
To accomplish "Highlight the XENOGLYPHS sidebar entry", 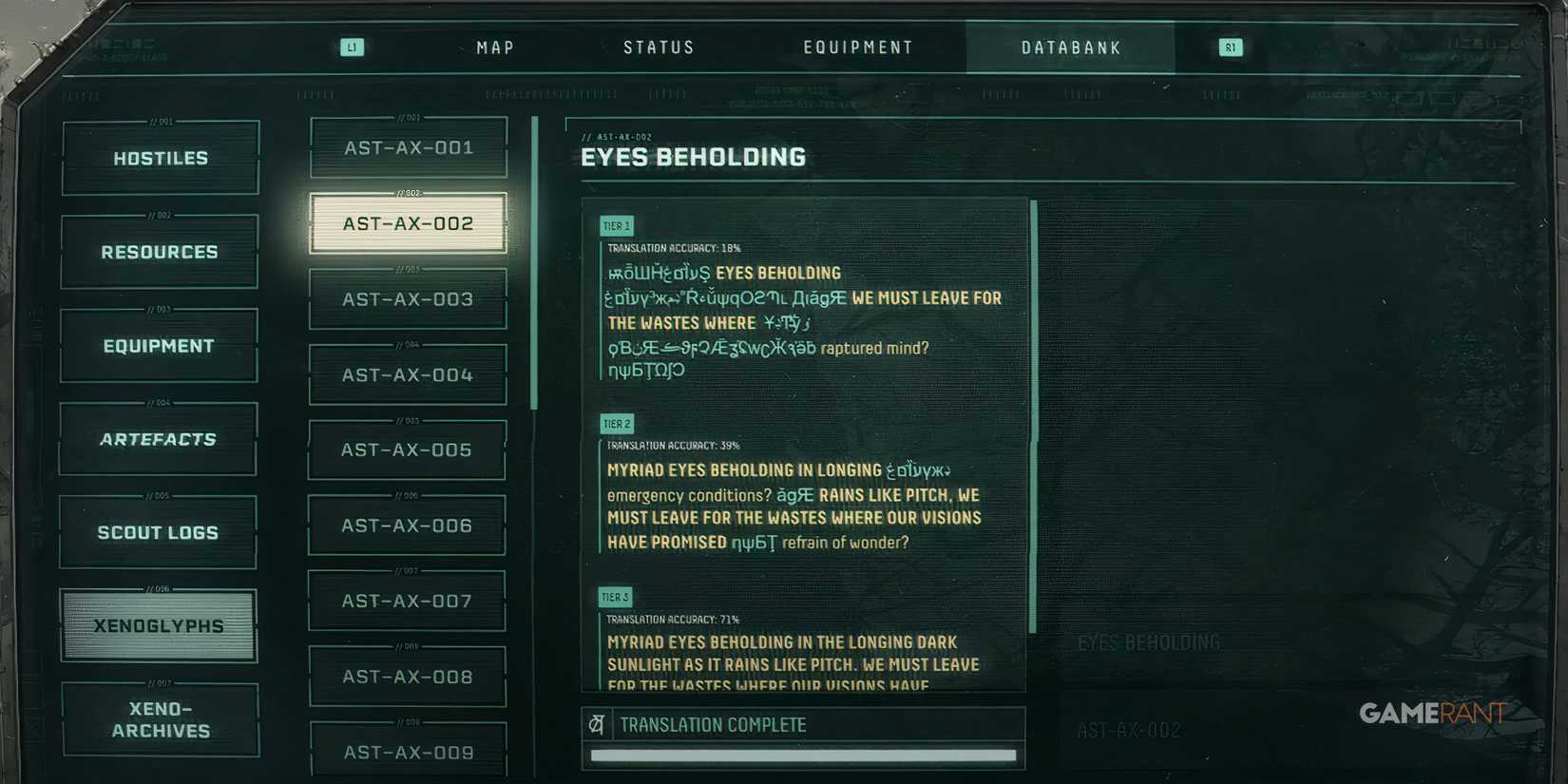I will [x=158, y=625].
